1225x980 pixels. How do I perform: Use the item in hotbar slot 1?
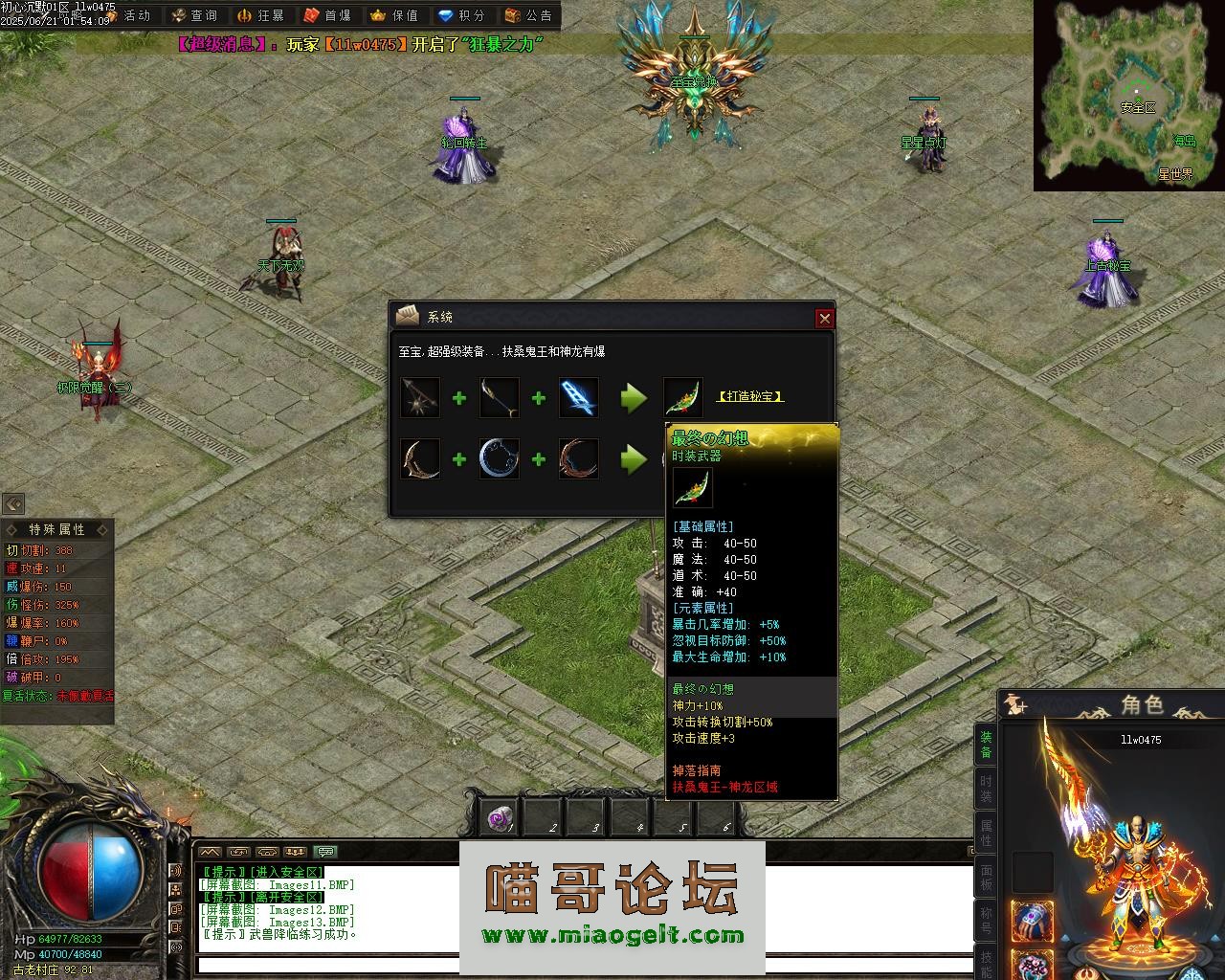499,818
